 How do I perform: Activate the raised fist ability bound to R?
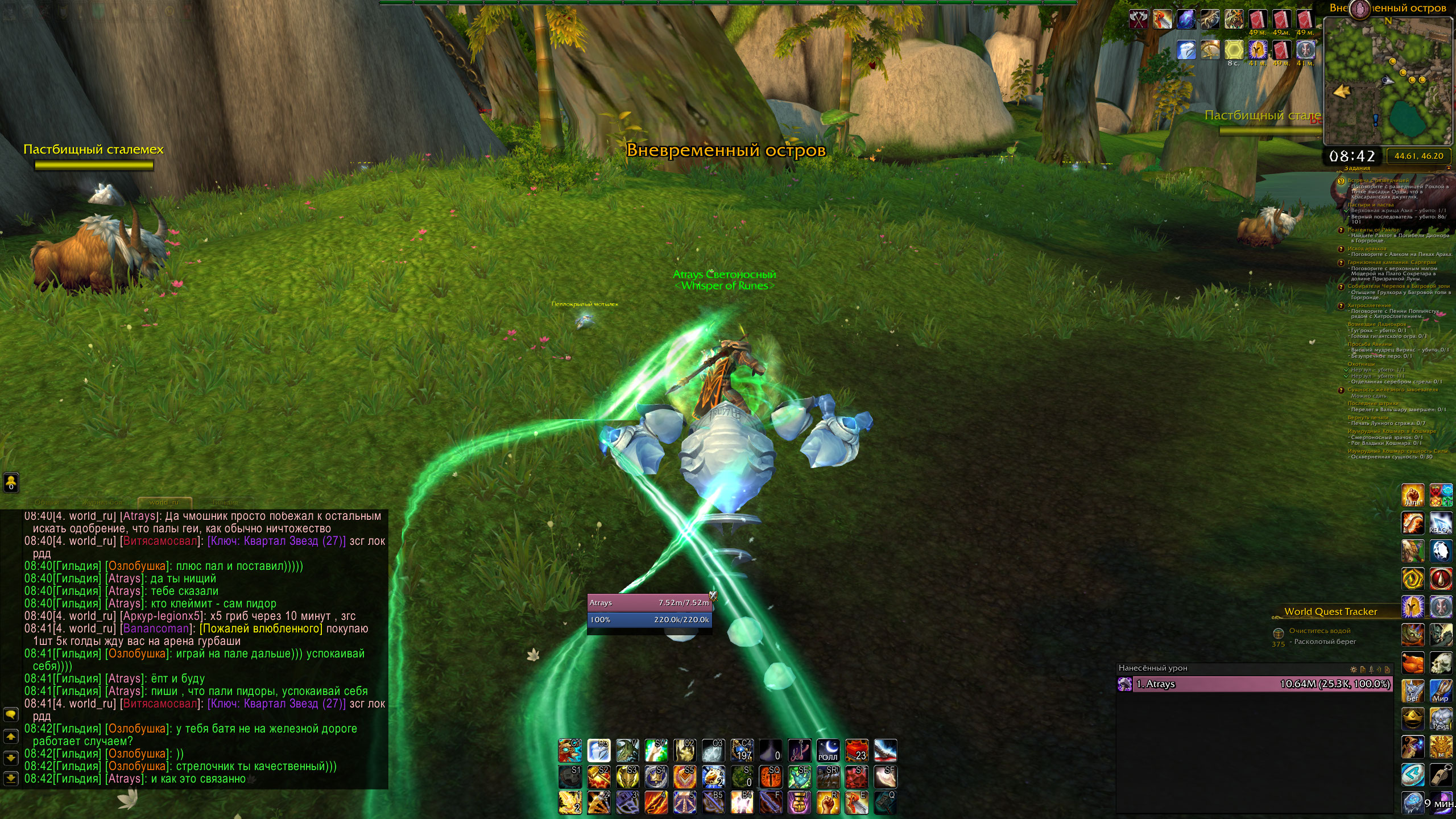(x=828, y=803)
